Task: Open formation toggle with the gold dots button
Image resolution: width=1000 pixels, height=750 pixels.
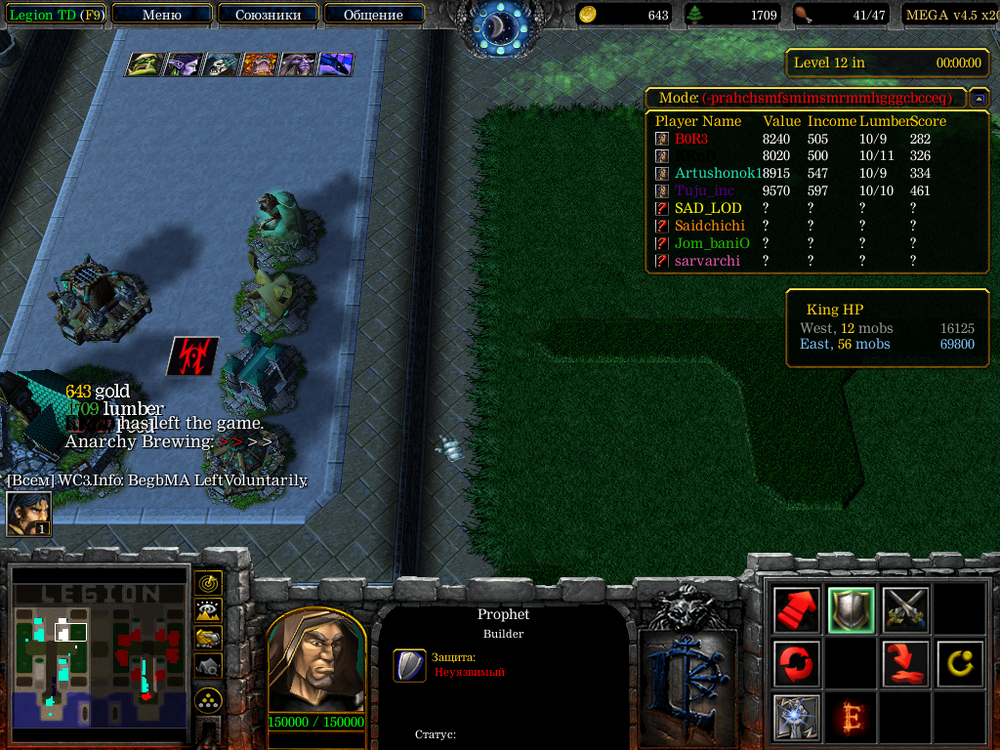Action: [209, 699]
